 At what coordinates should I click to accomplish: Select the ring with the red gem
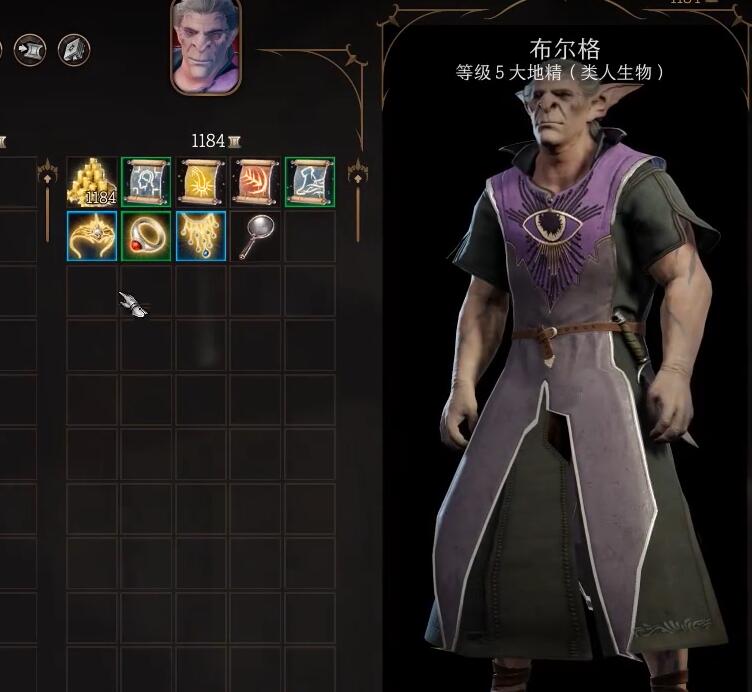[146, 236]
